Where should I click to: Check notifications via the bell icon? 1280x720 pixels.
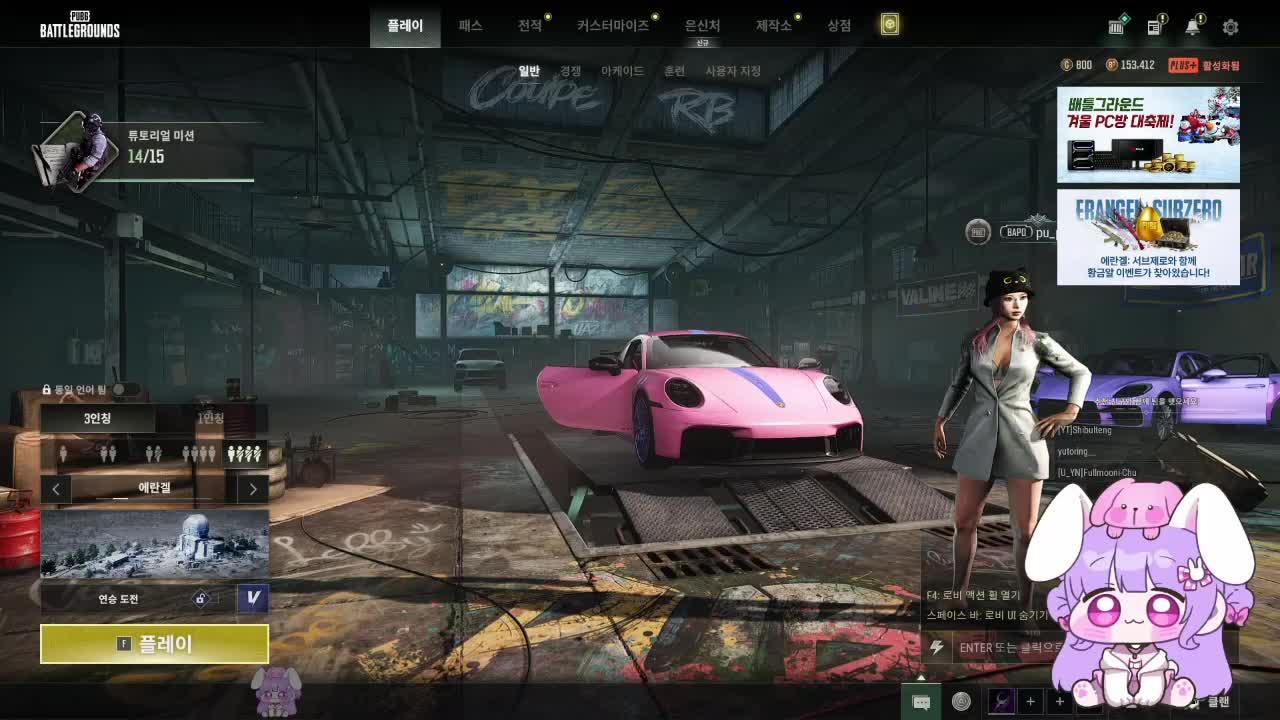(x=1193, y=27)
